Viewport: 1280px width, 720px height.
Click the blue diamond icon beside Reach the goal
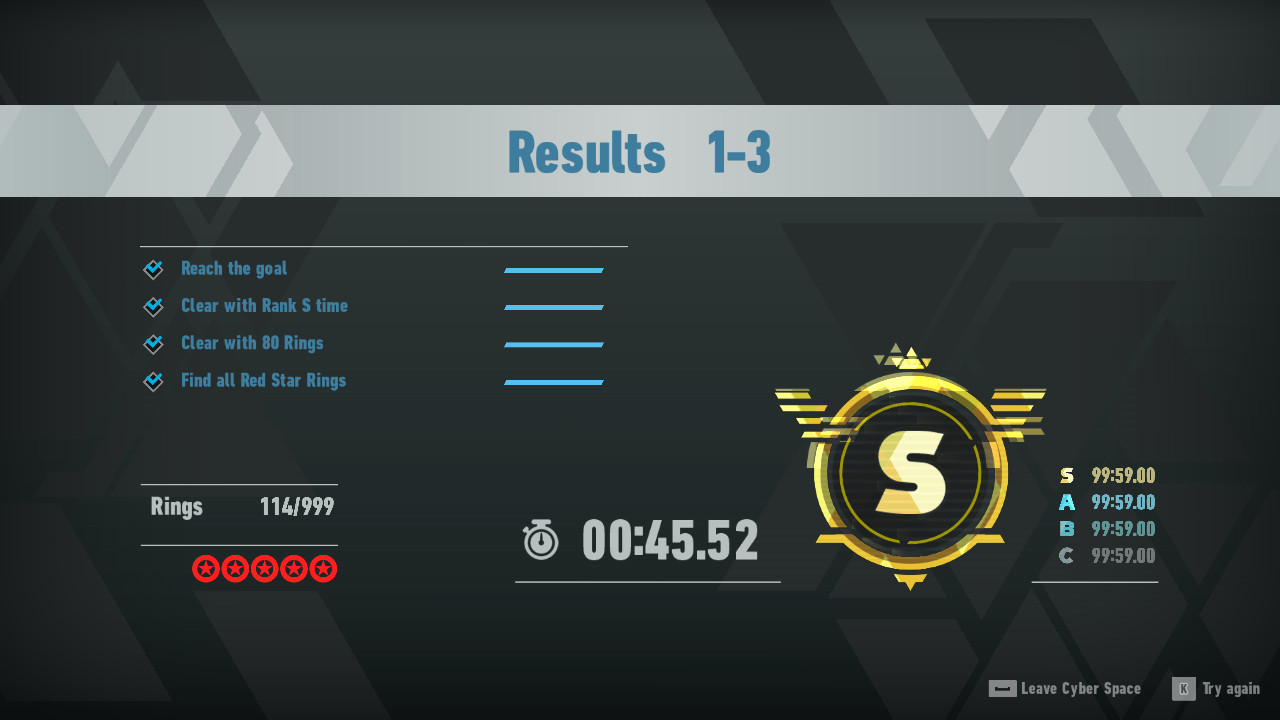pyautogui.click(x=153, y=268)
